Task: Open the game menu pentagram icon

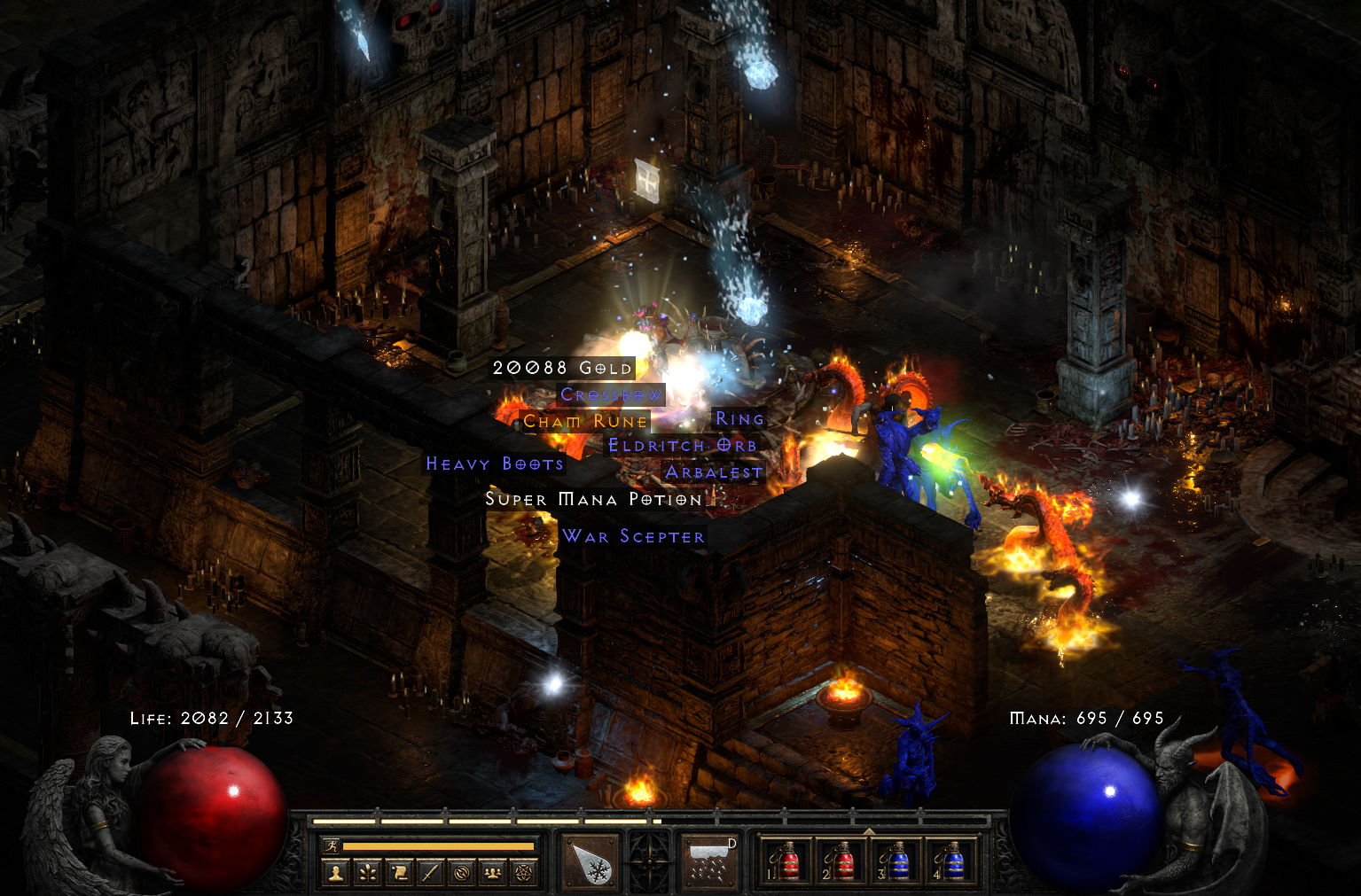Action: click(523, 874)
